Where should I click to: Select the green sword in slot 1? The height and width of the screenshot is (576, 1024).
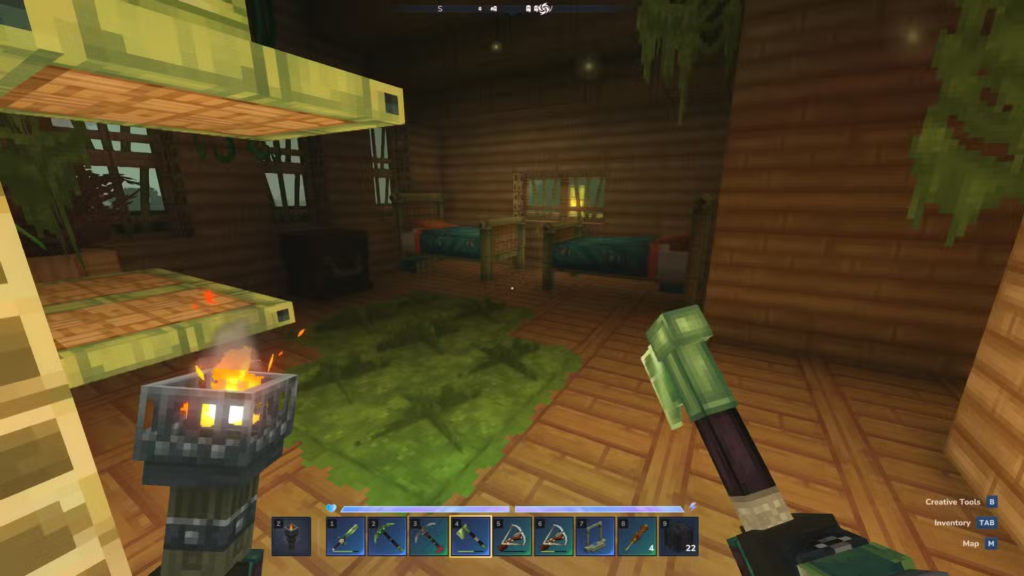(345, 536)
